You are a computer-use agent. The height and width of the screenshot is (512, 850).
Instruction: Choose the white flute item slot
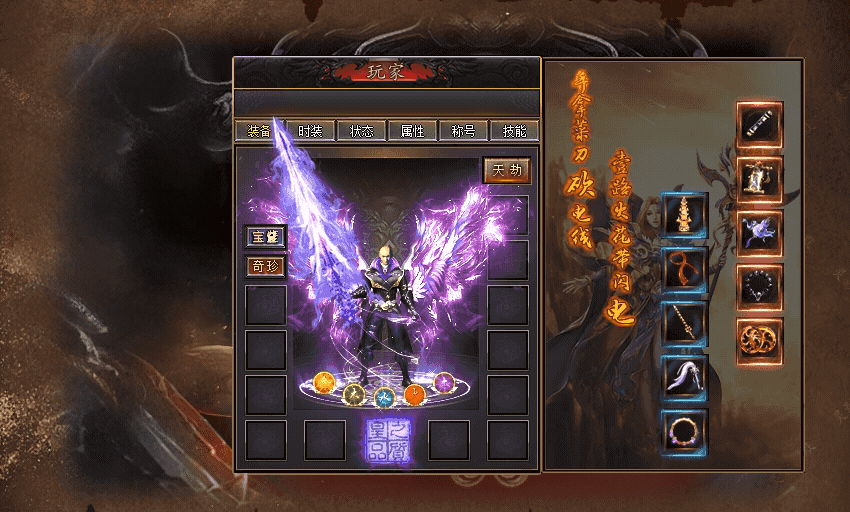(760, 124)
